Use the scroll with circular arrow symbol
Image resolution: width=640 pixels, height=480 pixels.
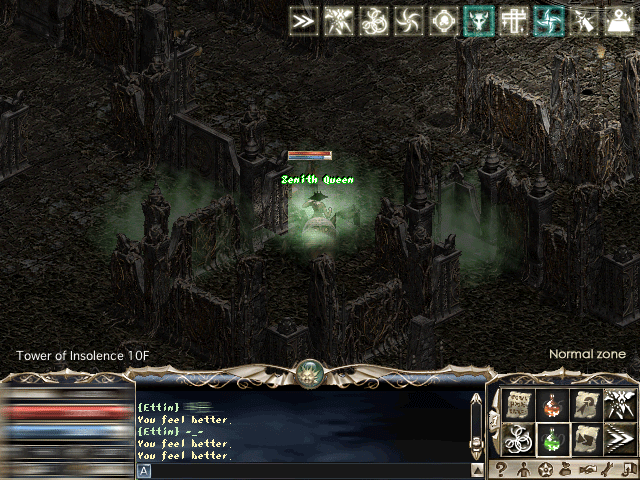[x=586, y=405]
